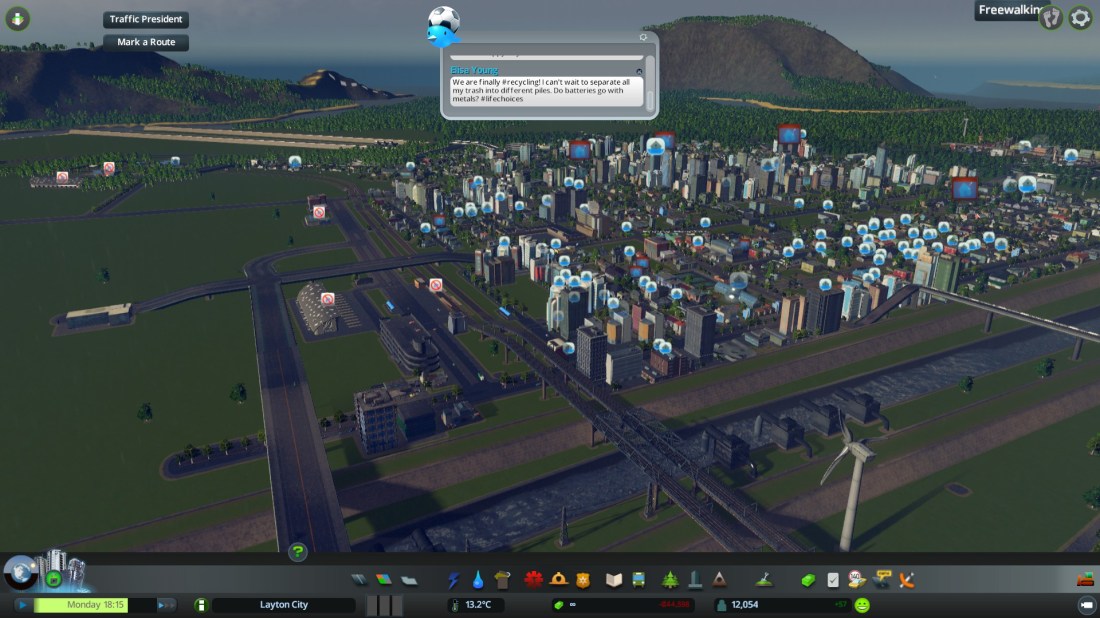Change the simulation speed arrows
Screen dimensions: 1100x618
point(166,605)
